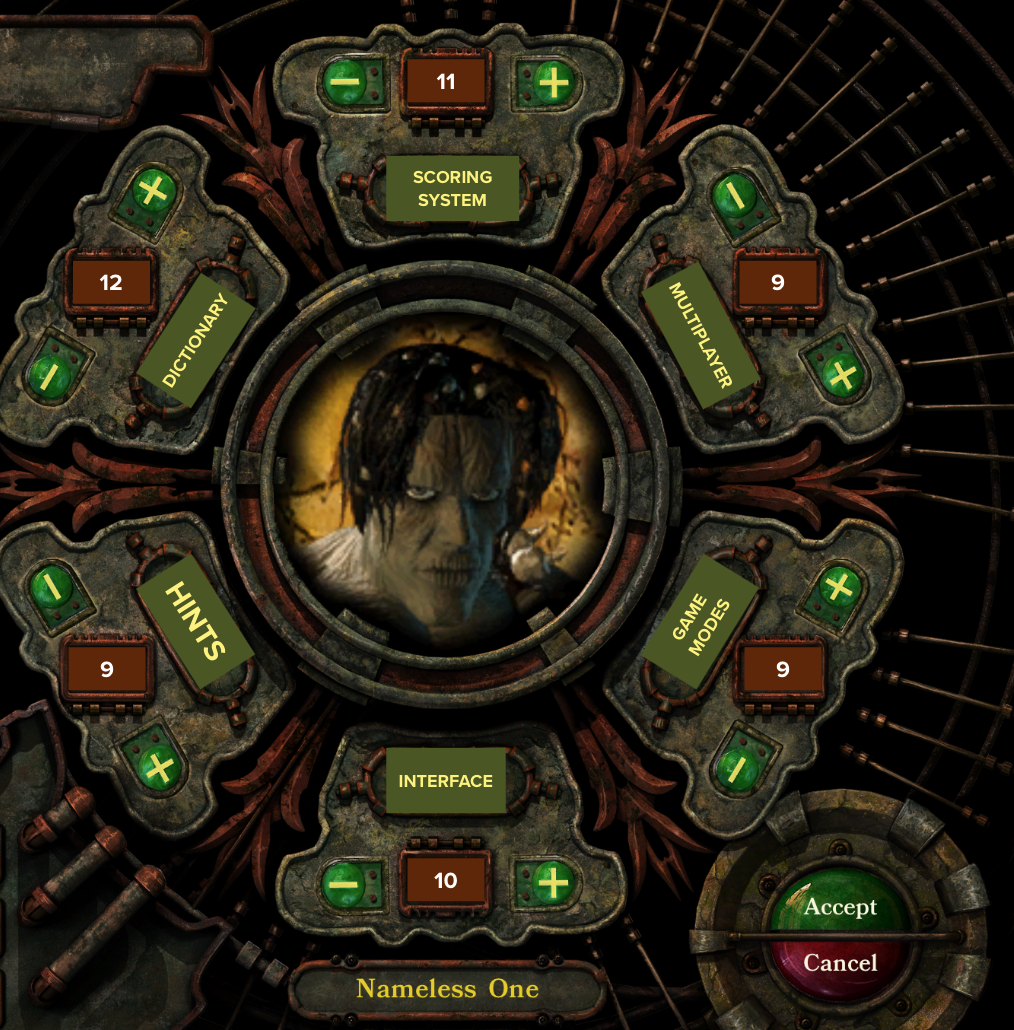Increase the Scoring System value

[552, 83]
